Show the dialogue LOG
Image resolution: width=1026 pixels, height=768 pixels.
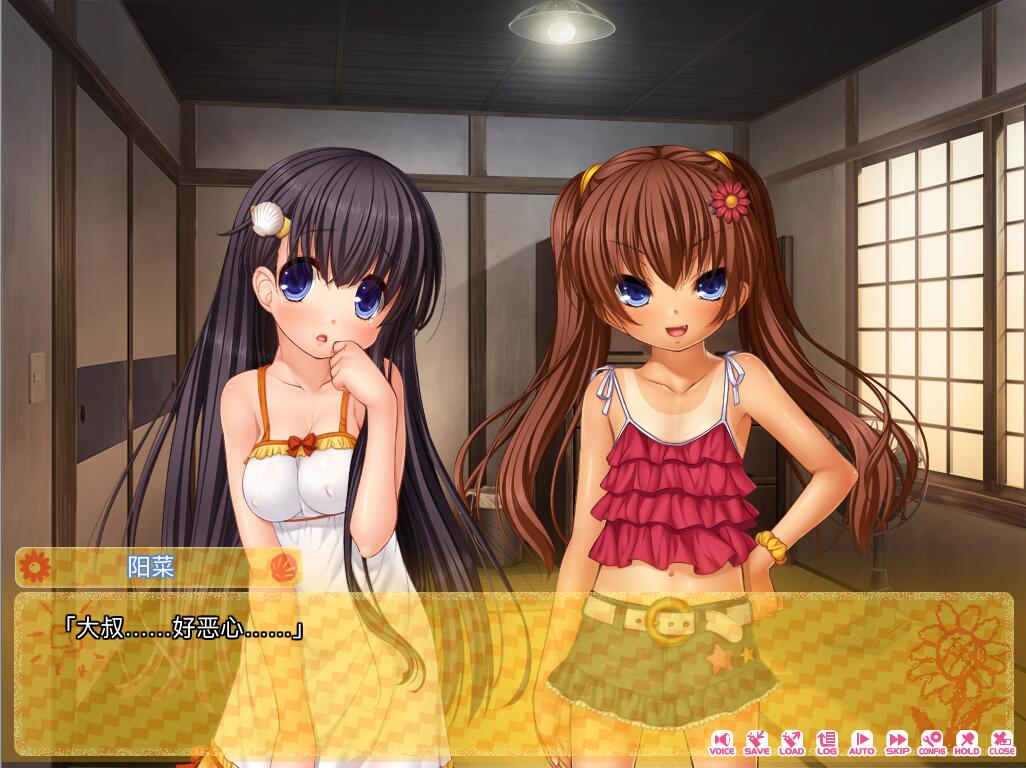[x=826, y=741]
